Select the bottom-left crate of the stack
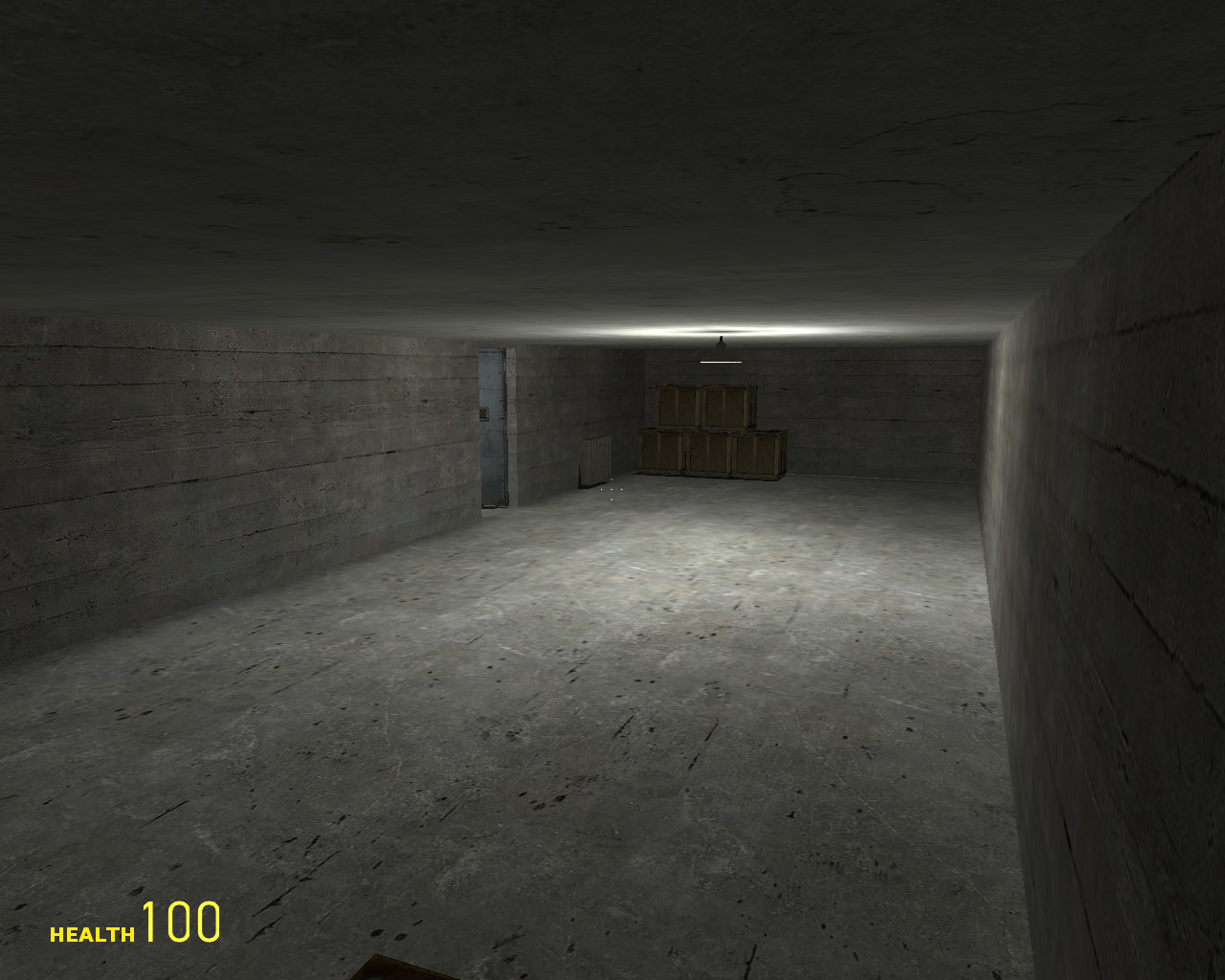The width and height of the screenshot is (1225, 980). tap(660, 452)
